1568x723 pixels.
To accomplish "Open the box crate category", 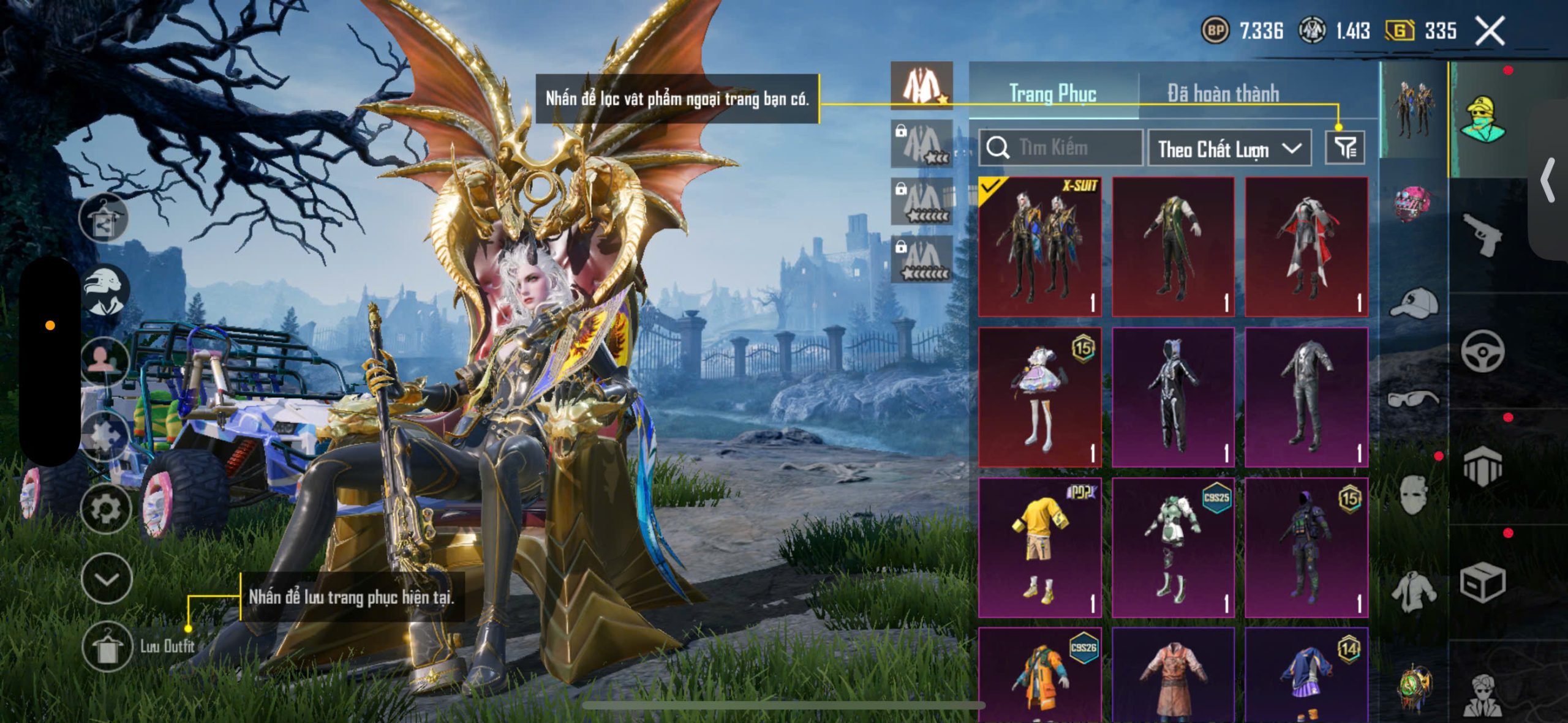I will tap(1482, 583).
